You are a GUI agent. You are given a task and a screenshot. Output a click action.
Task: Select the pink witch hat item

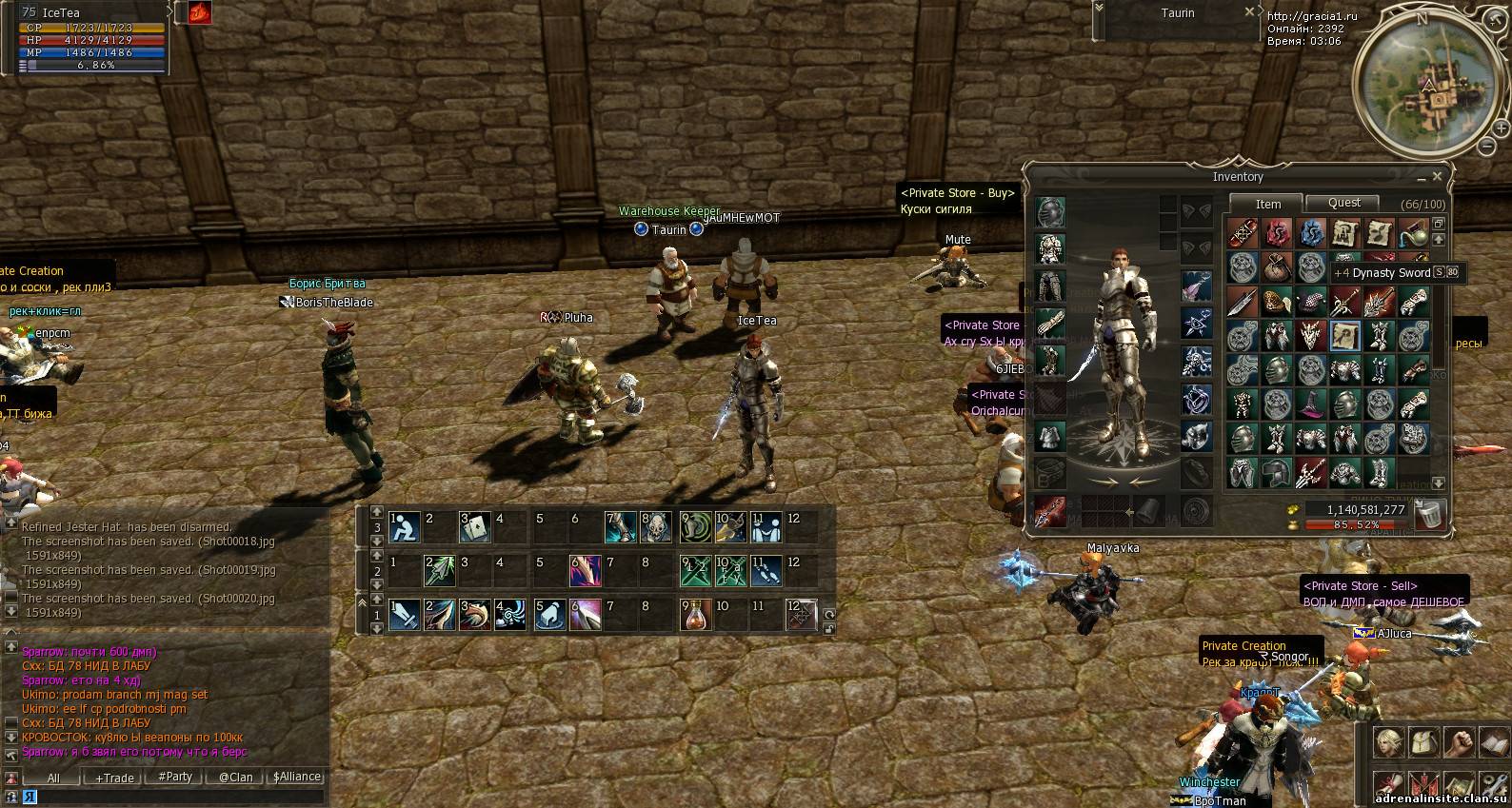1311,404
